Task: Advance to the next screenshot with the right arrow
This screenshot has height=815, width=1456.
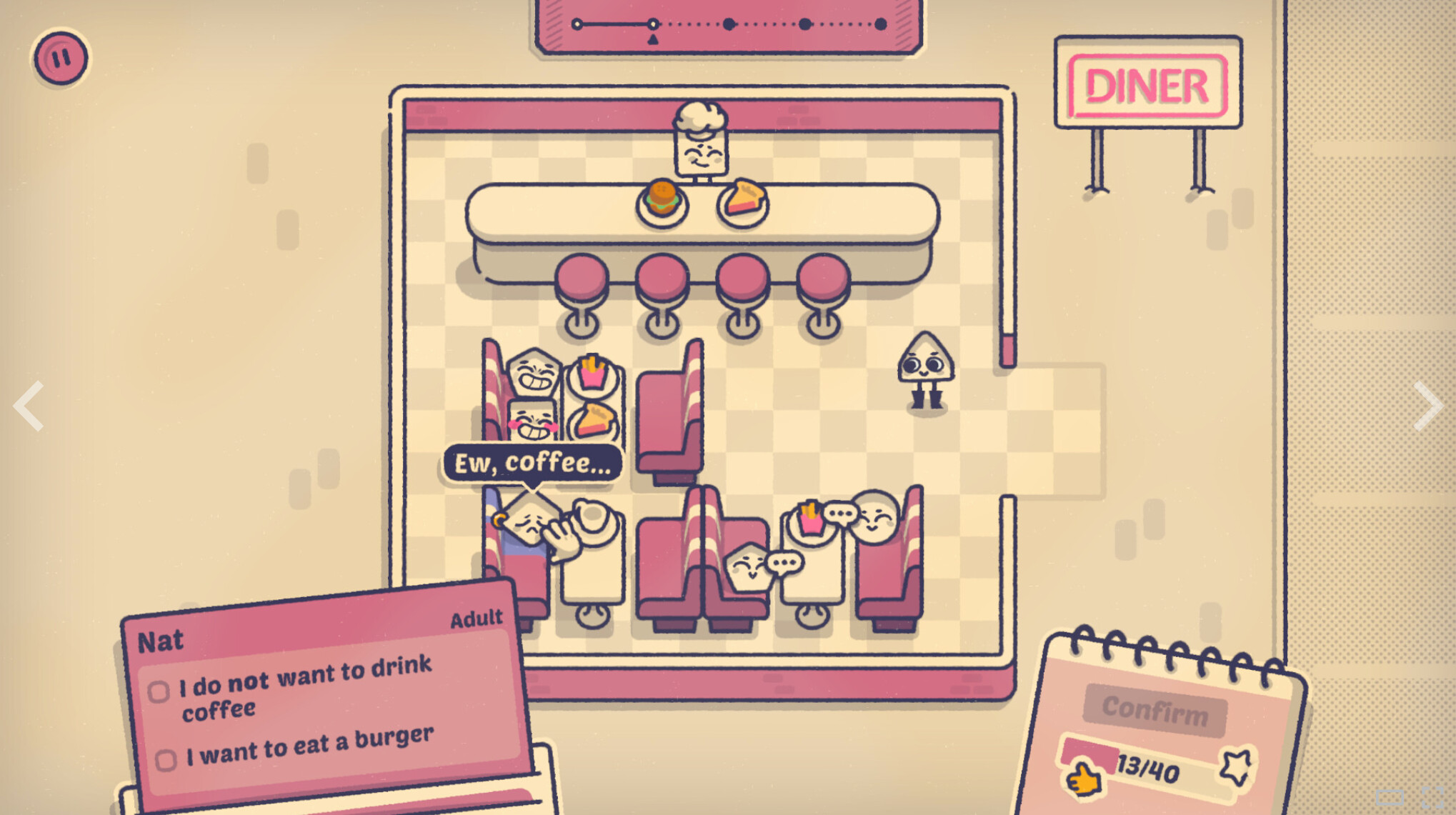Action: (x=1427, y=406)
